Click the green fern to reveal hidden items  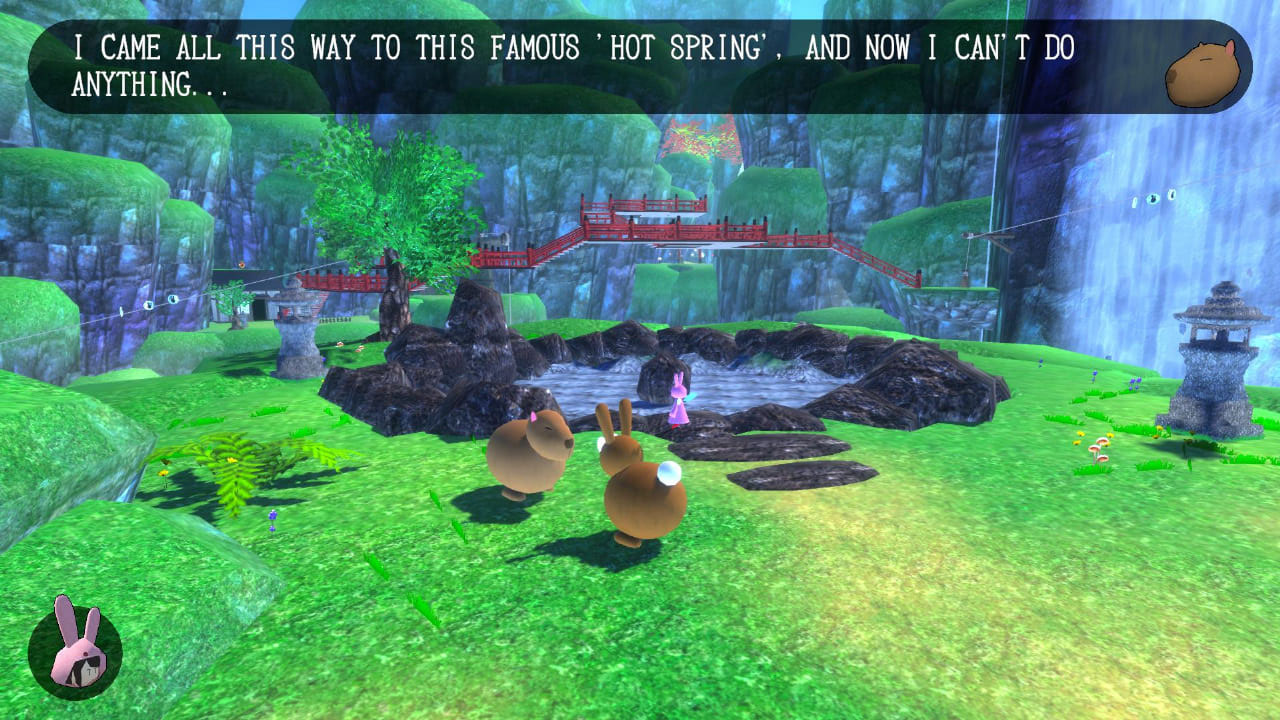click(x=235, y=460)
